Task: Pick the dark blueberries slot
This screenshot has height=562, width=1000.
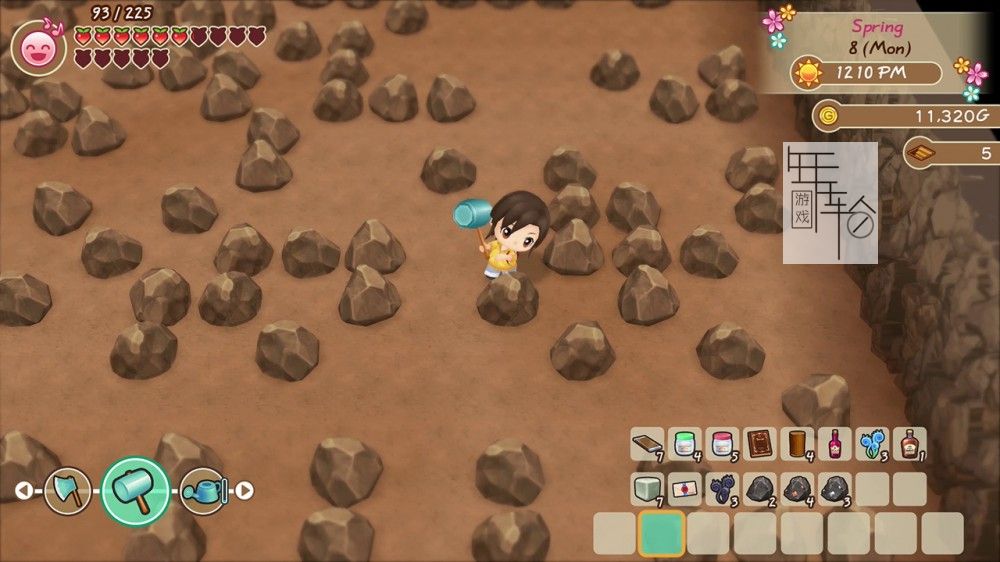Action: pyautogui.click(x=722, y=488)
